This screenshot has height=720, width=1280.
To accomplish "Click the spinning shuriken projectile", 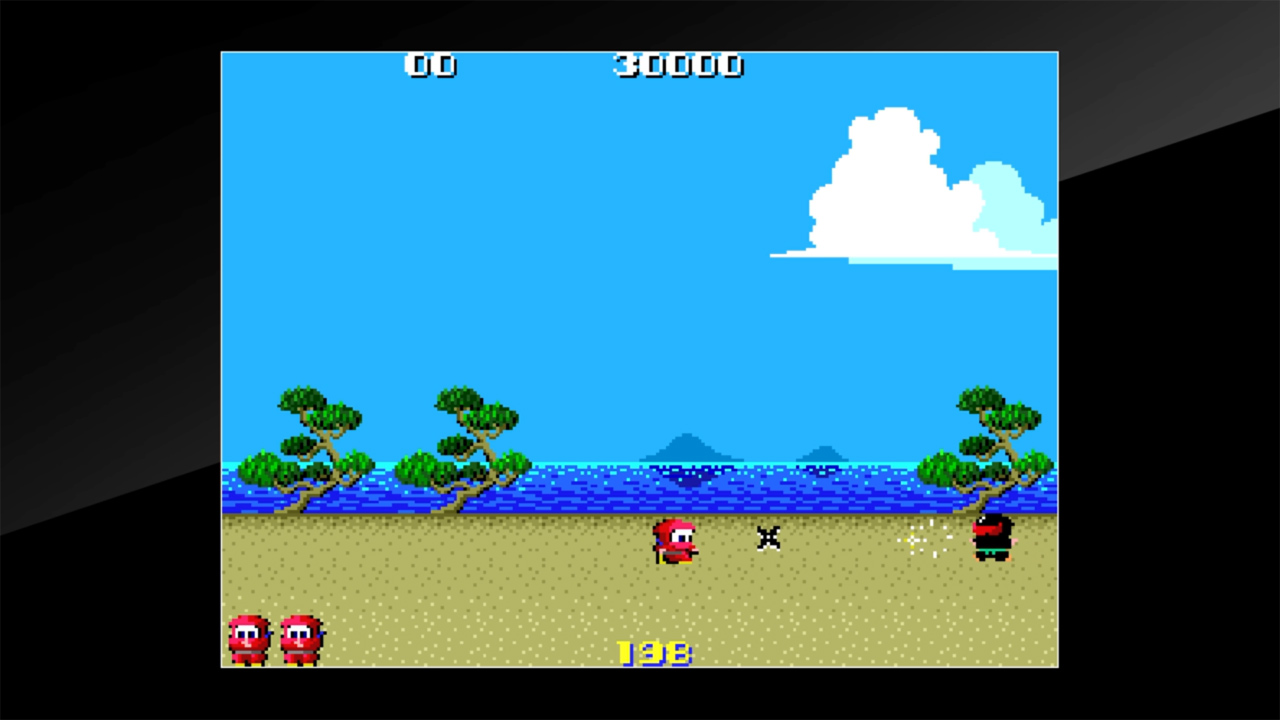I will (768, 539).
